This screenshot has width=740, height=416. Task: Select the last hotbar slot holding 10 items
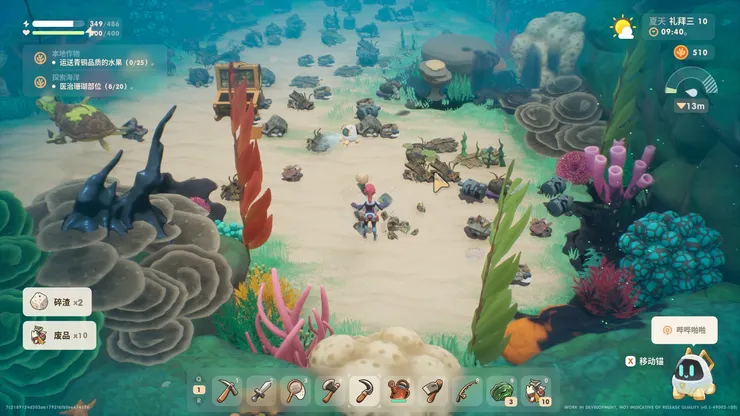[x=536, y=389]
